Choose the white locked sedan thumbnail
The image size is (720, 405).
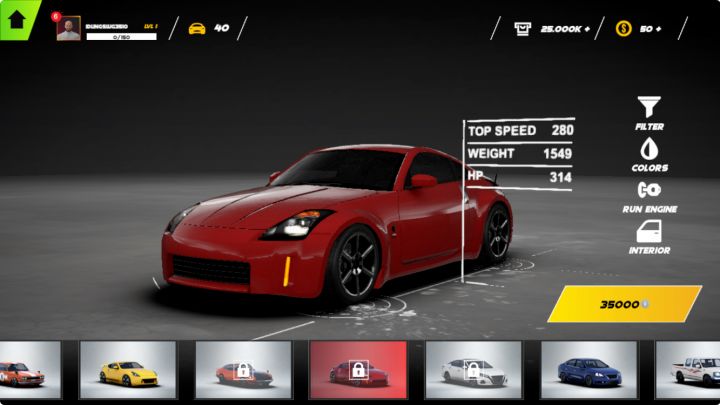point(474,371)
